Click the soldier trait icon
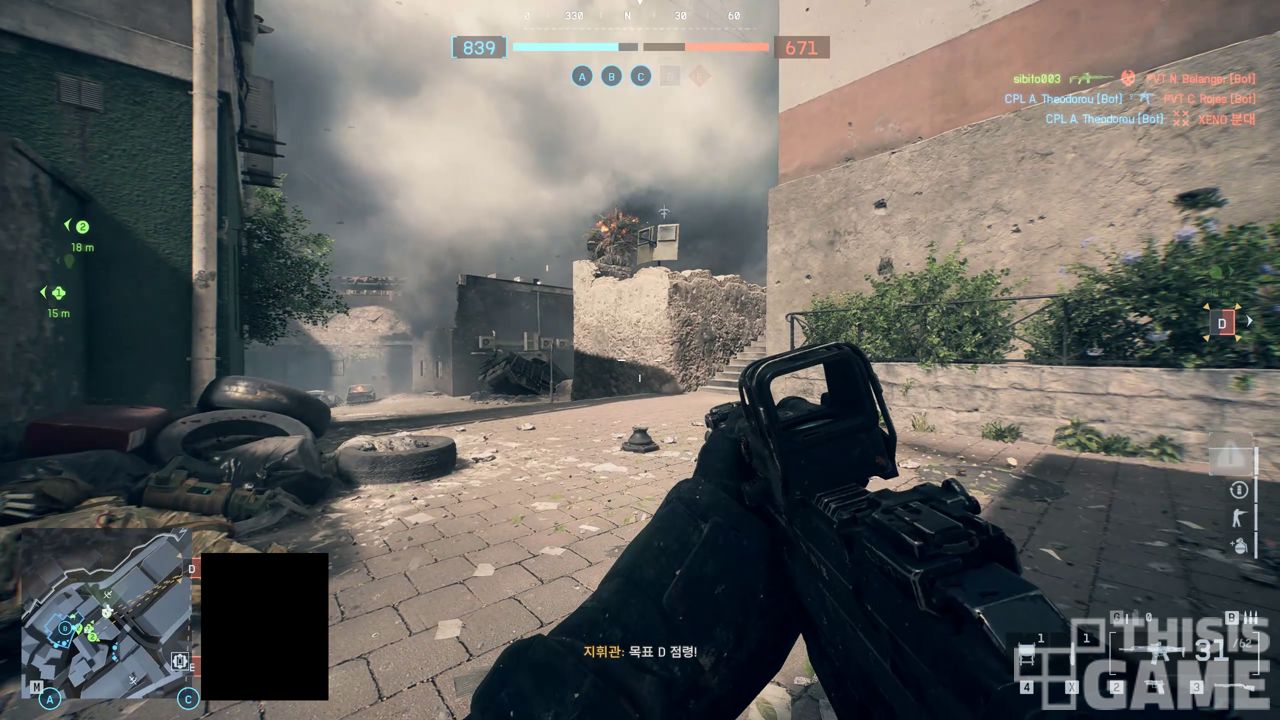Image resolution: width=1280 pixels, height=720 pixels. [x=1238, y=518]
